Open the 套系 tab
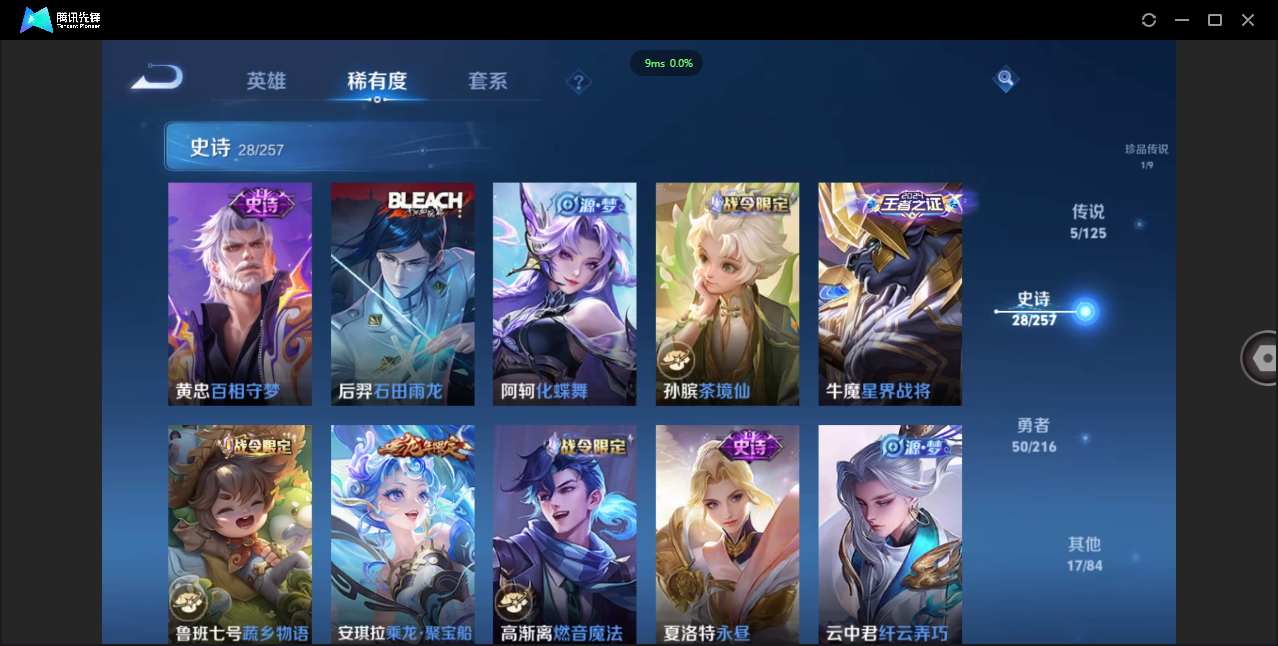This screenshot has height=646, width=1278. pos(488,81)
